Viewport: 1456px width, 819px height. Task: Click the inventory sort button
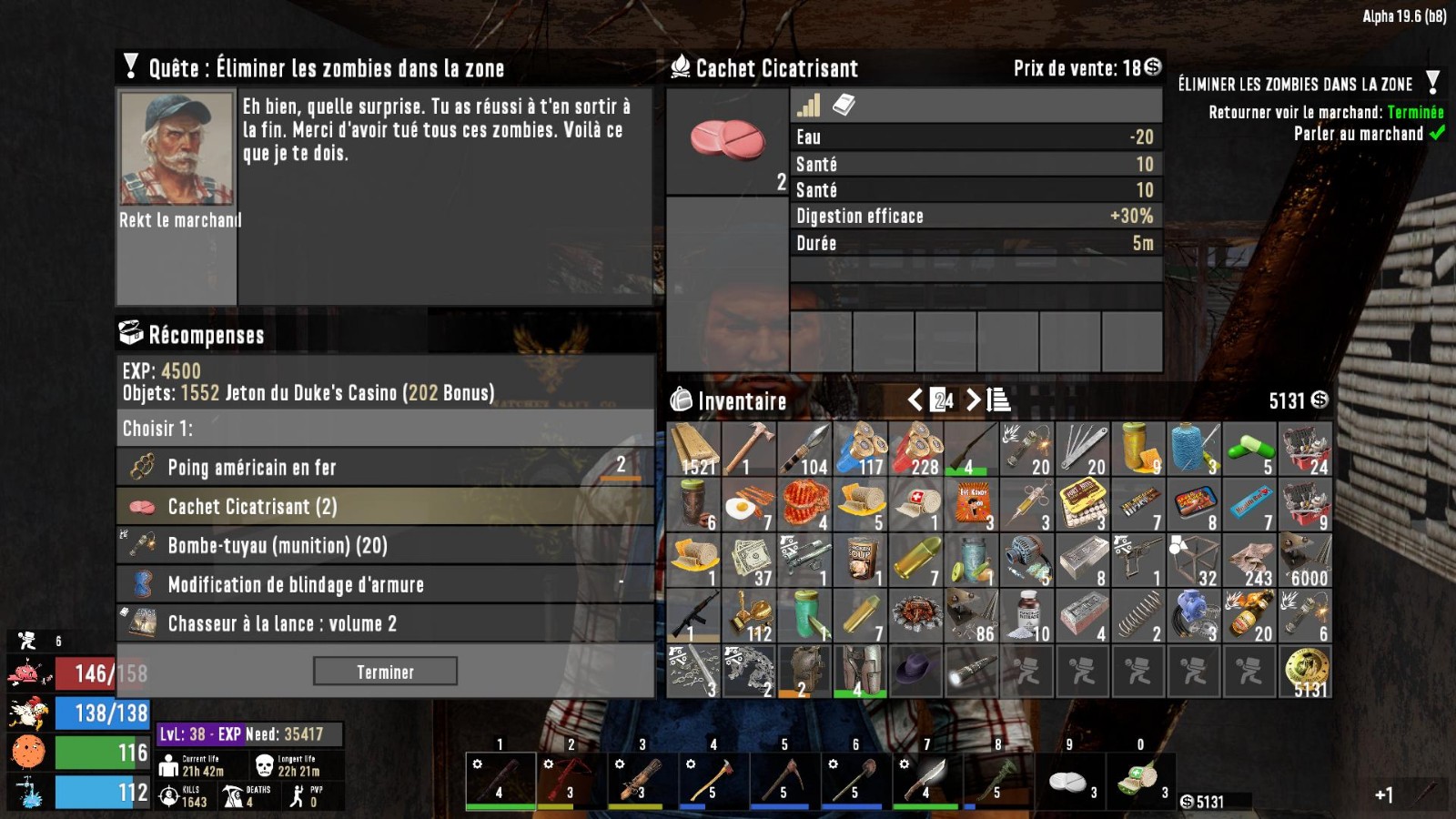998,399
